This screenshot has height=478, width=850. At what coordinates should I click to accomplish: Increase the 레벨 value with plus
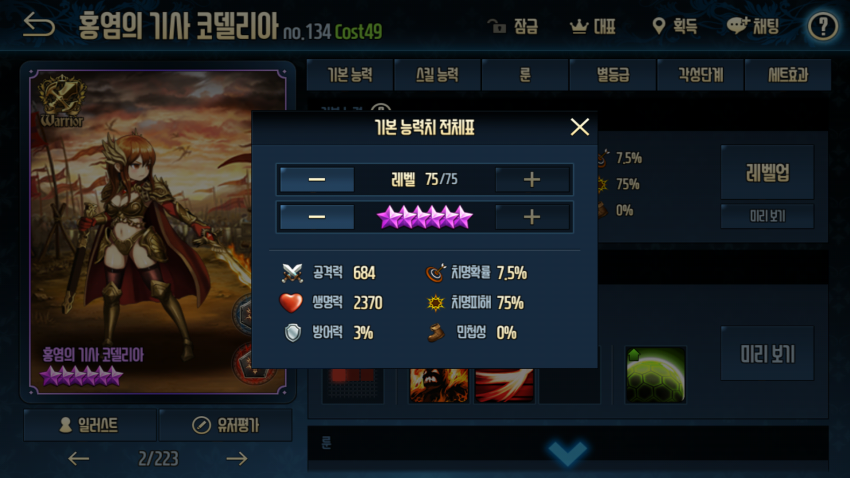532,180
